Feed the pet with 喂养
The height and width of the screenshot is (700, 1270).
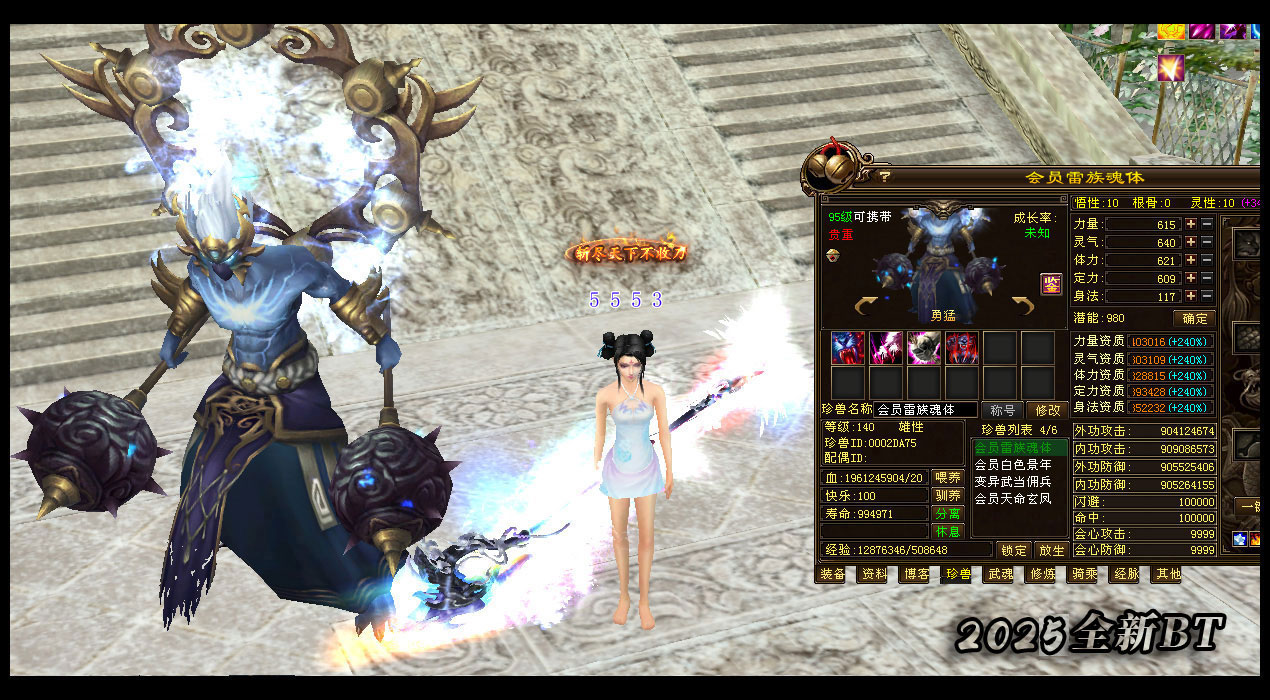pos(946,478)
